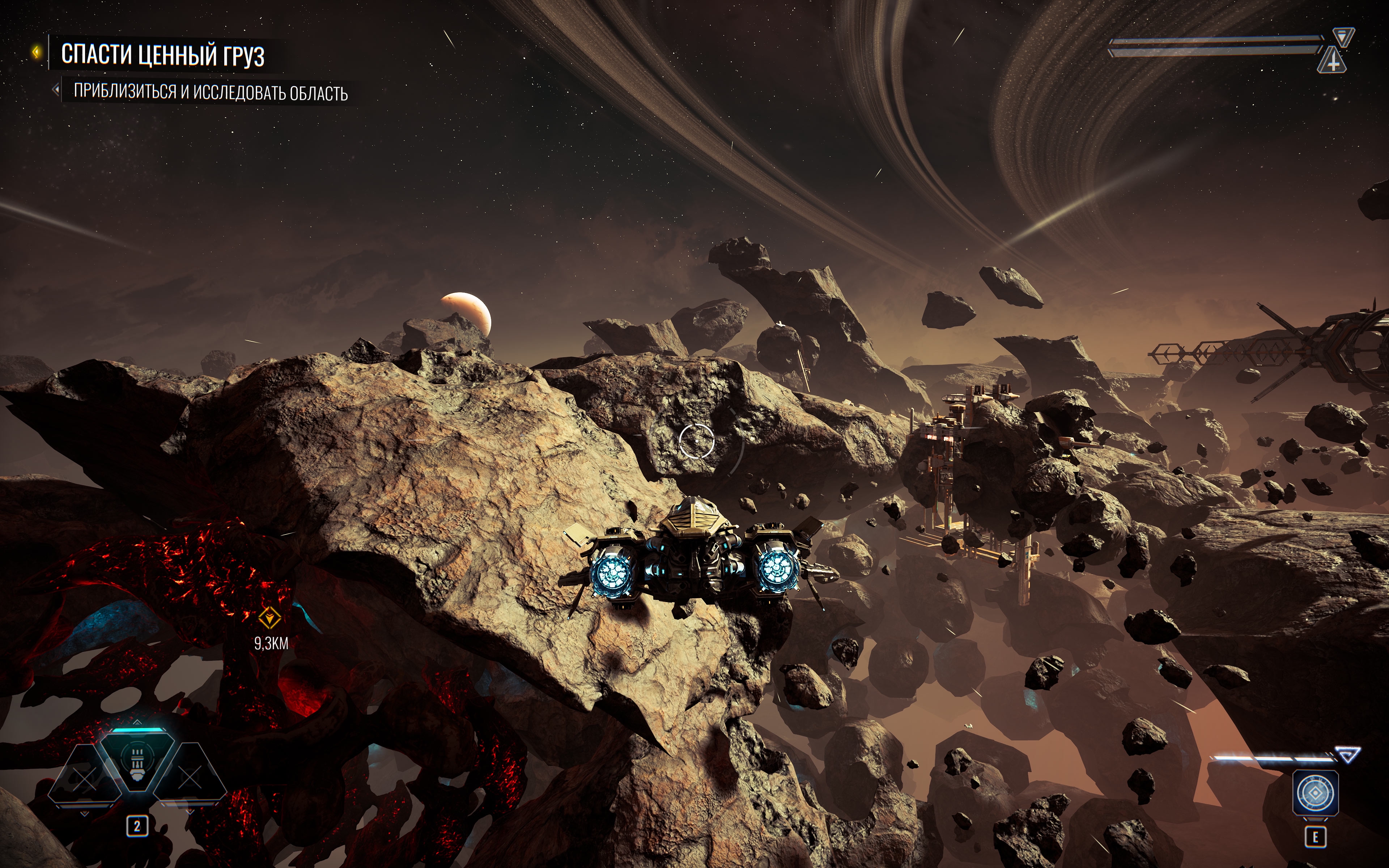Select objective Приблизиться и исследовать область
Viewport: 1389px width, 868px height.
pyautogui.click(x=211, y=92)
